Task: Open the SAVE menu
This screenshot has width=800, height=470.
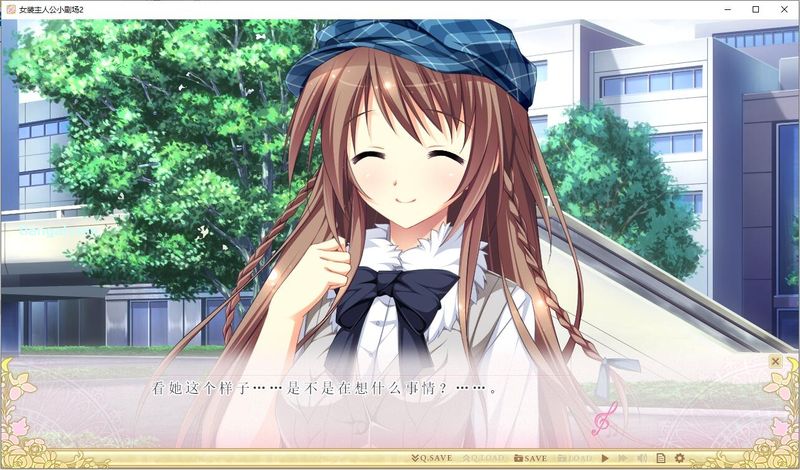Action: tap(530, 458)
